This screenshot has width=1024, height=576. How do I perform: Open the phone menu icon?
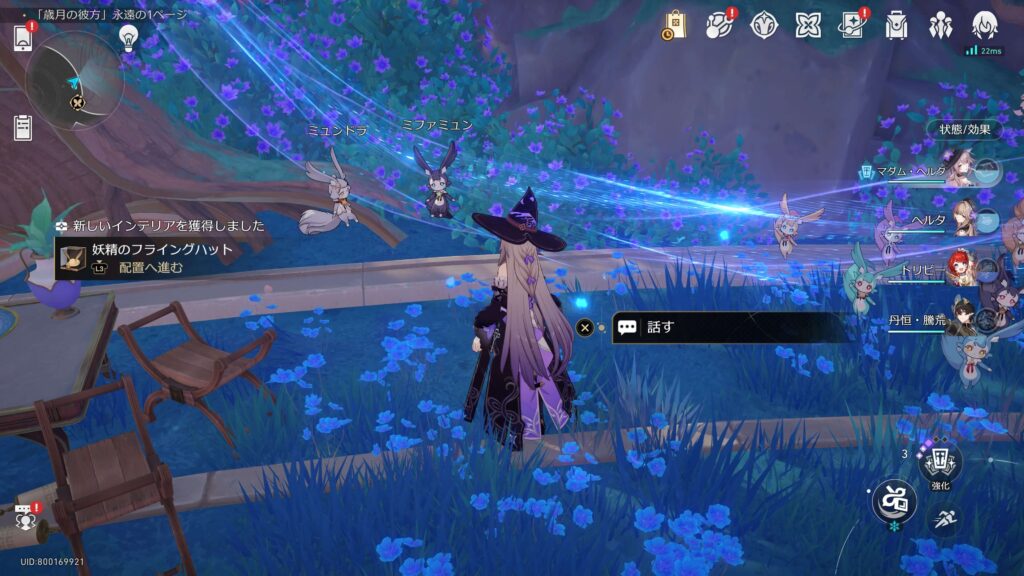[x=23, y=38]
